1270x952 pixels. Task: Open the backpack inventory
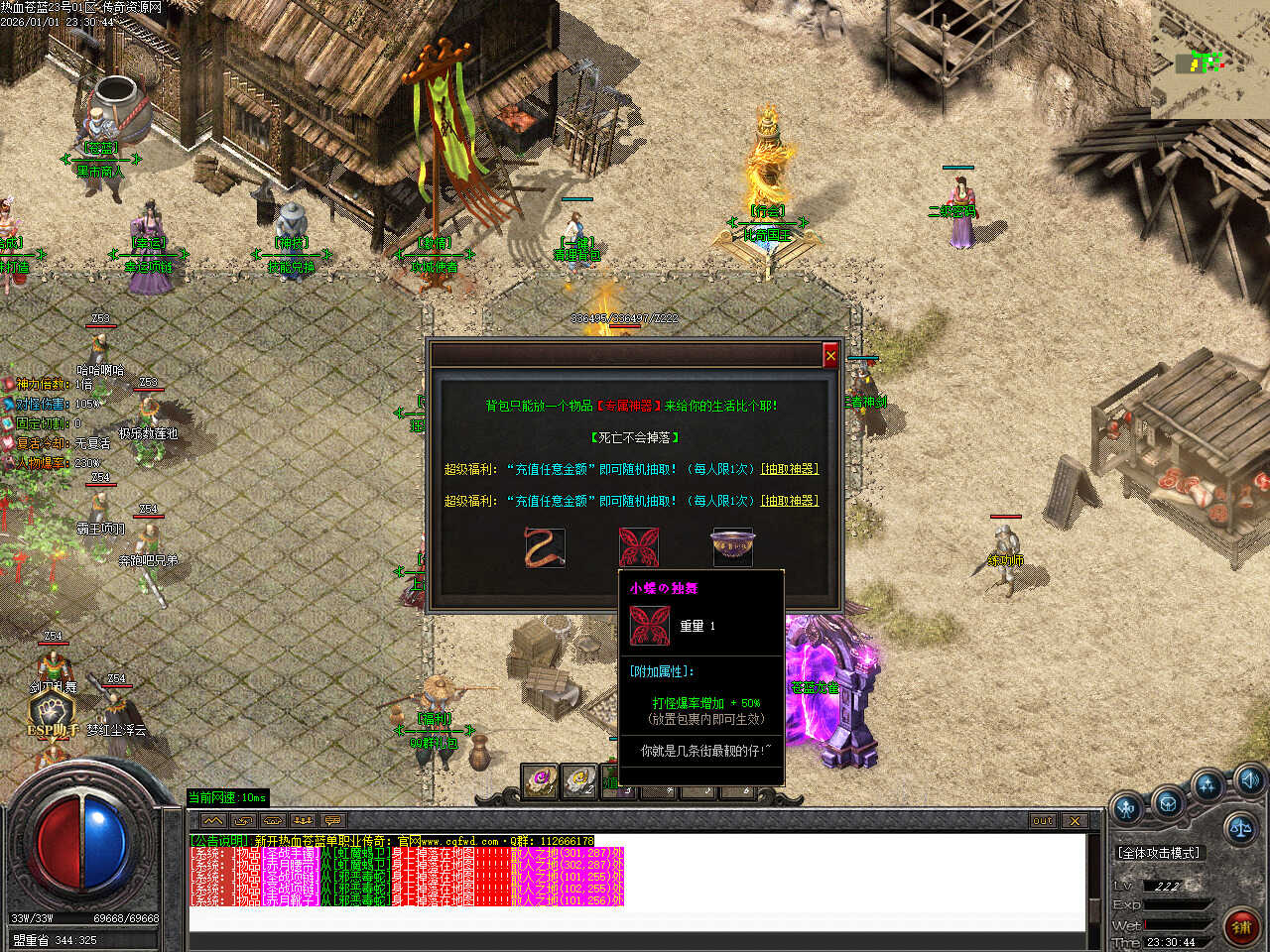(1168, 801)
